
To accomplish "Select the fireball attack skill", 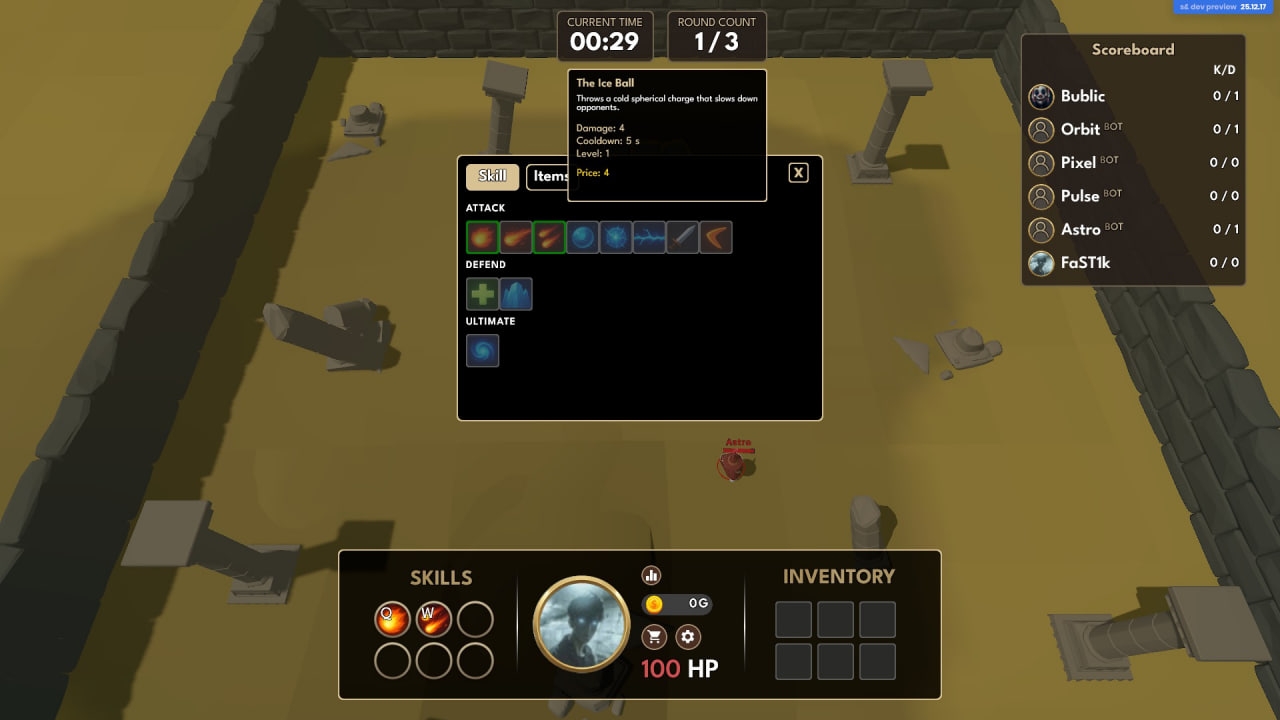I will tap(482, 238).
